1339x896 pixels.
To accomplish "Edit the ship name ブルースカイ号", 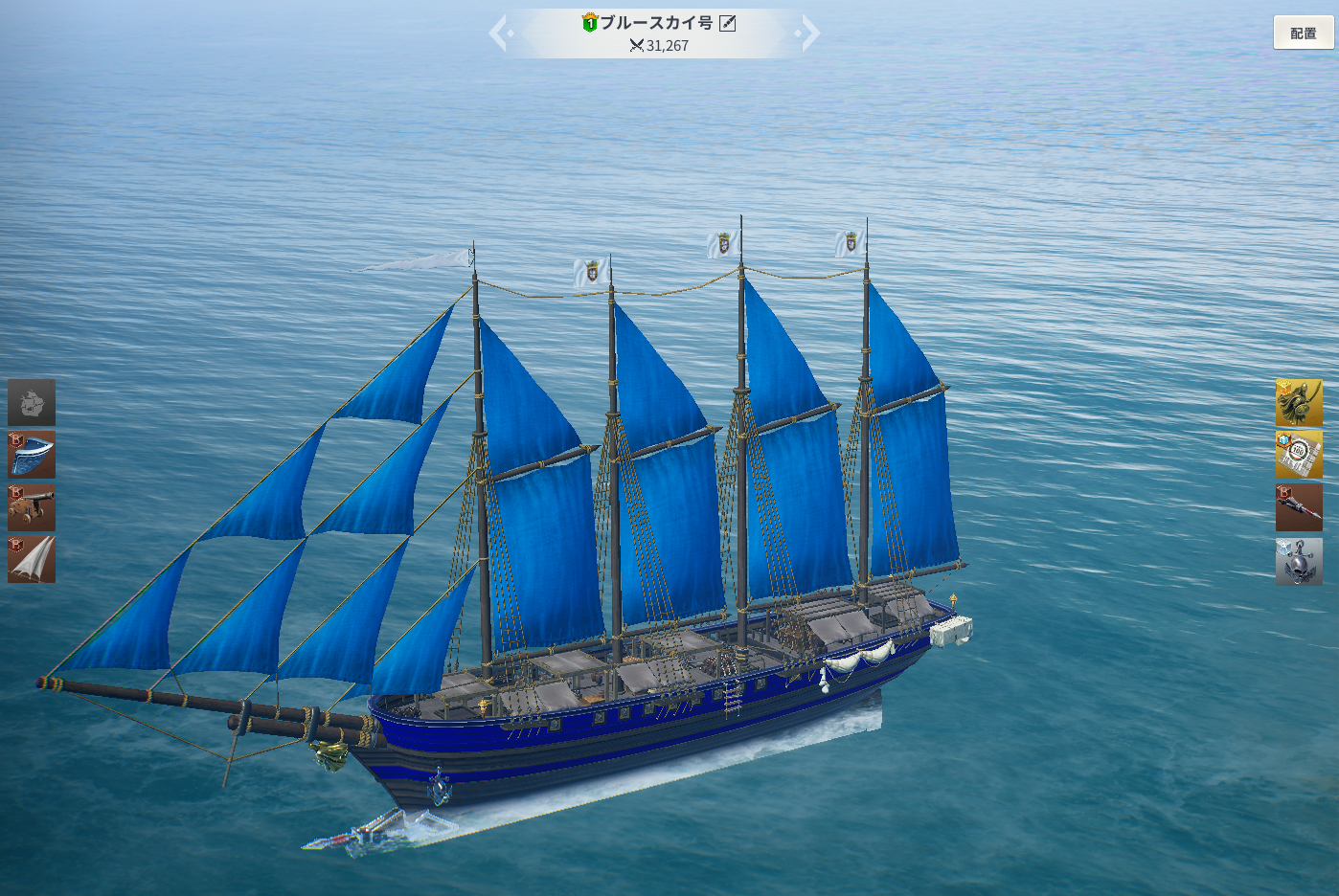I will click(x=728, y=23).
